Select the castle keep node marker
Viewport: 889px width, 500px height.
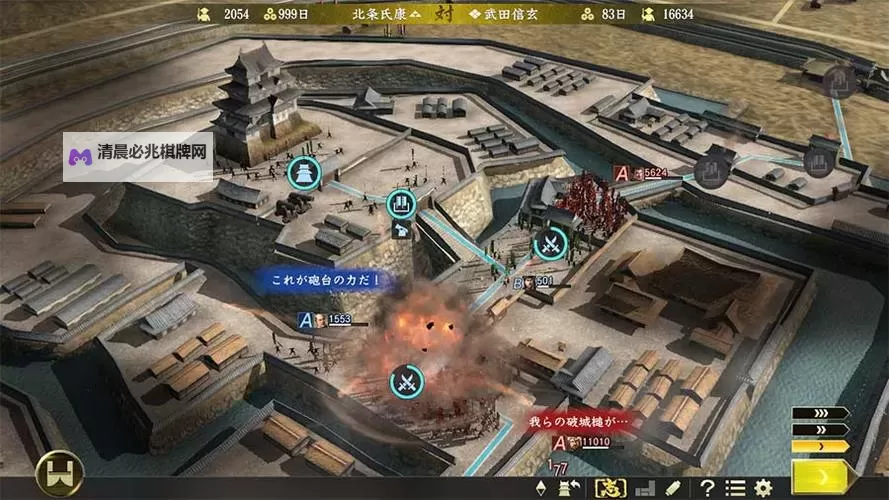click(x=303, y=173)
